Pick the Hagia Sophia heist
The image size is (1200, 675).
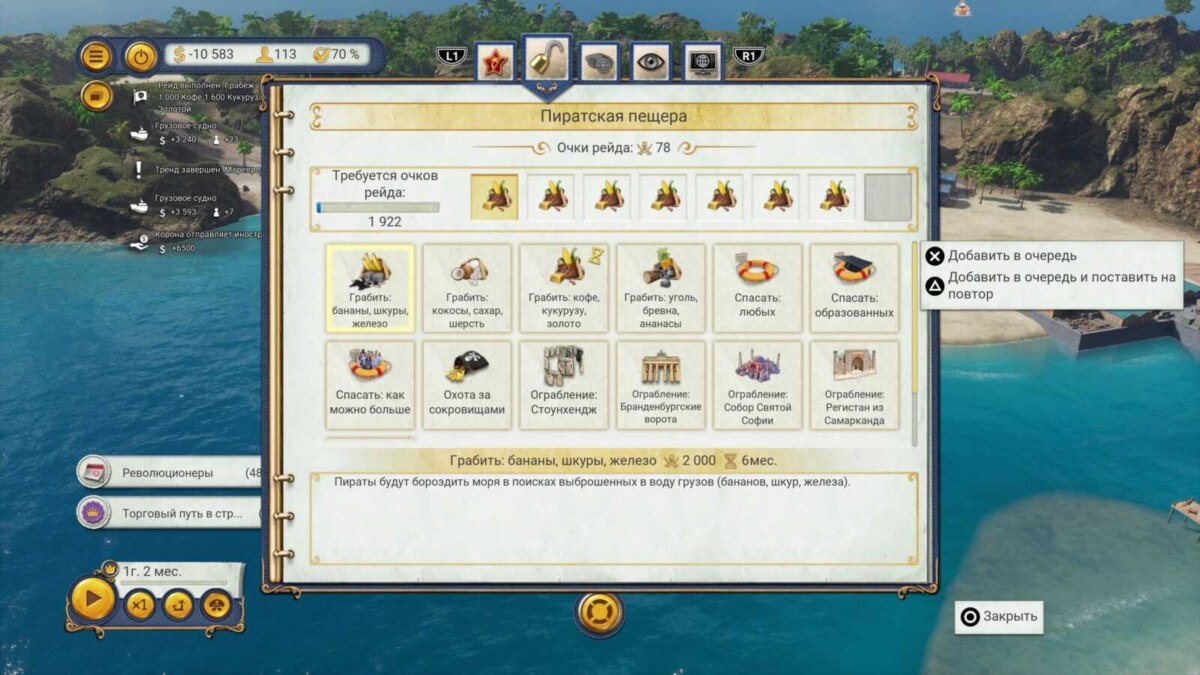click(x=757, y=385)
